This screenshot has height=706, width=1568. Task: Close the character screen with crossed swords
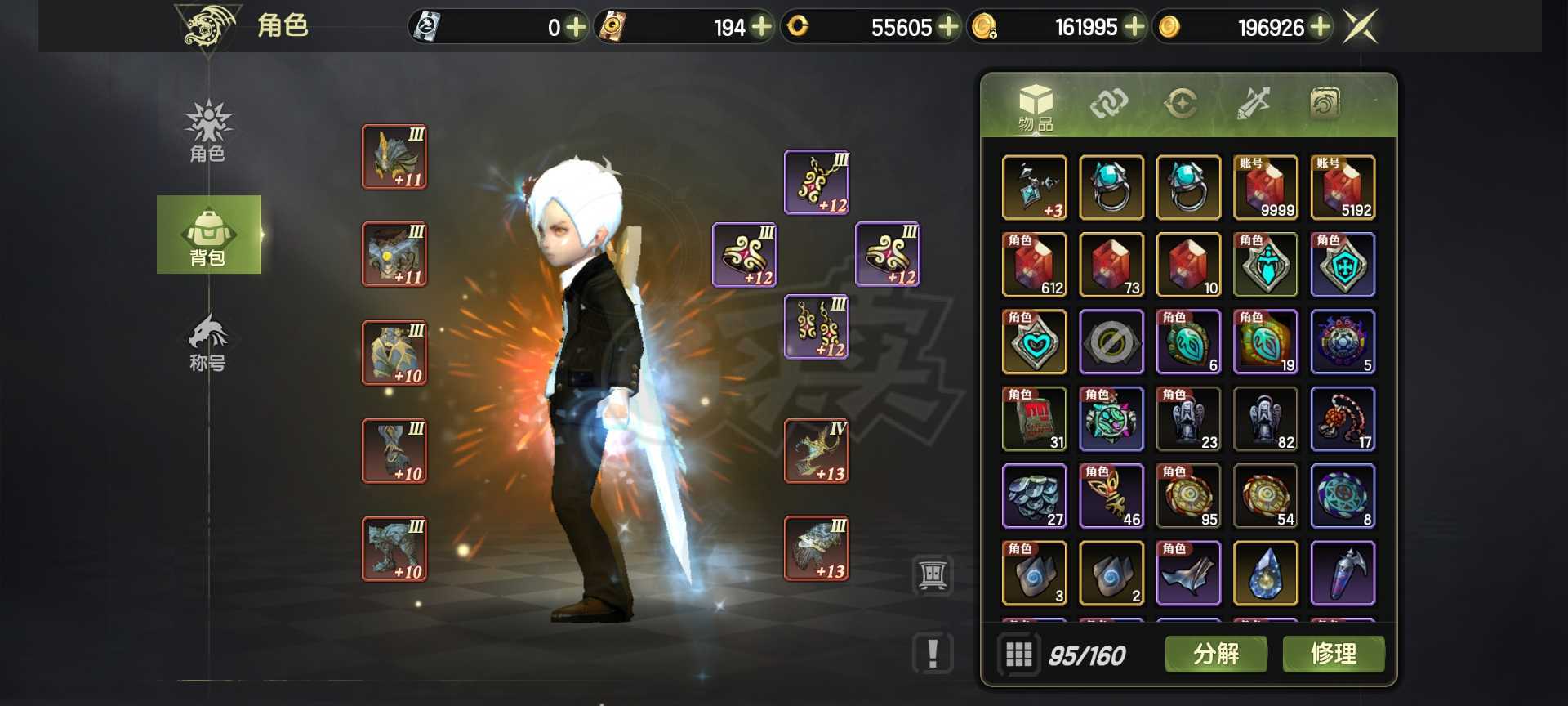click(x=1361, y=27)
